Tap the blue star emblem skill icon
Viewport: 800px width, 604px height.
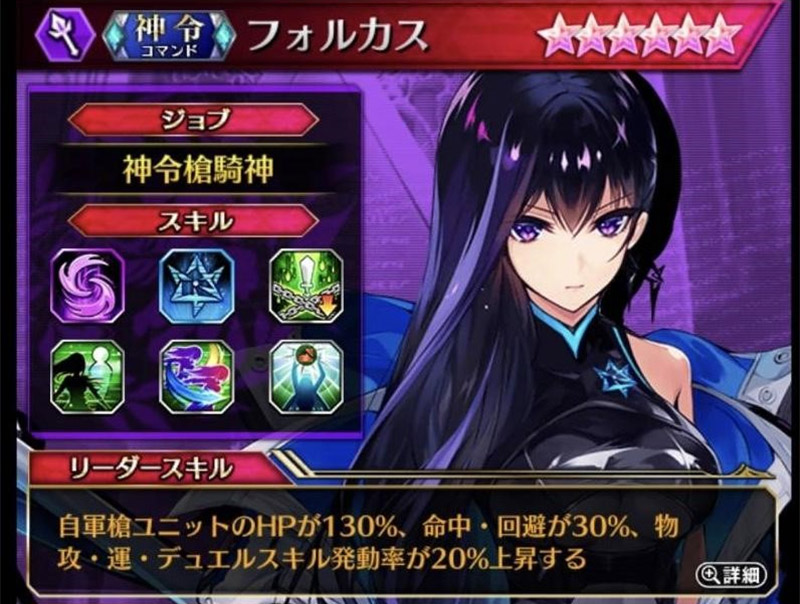[196, 286]
